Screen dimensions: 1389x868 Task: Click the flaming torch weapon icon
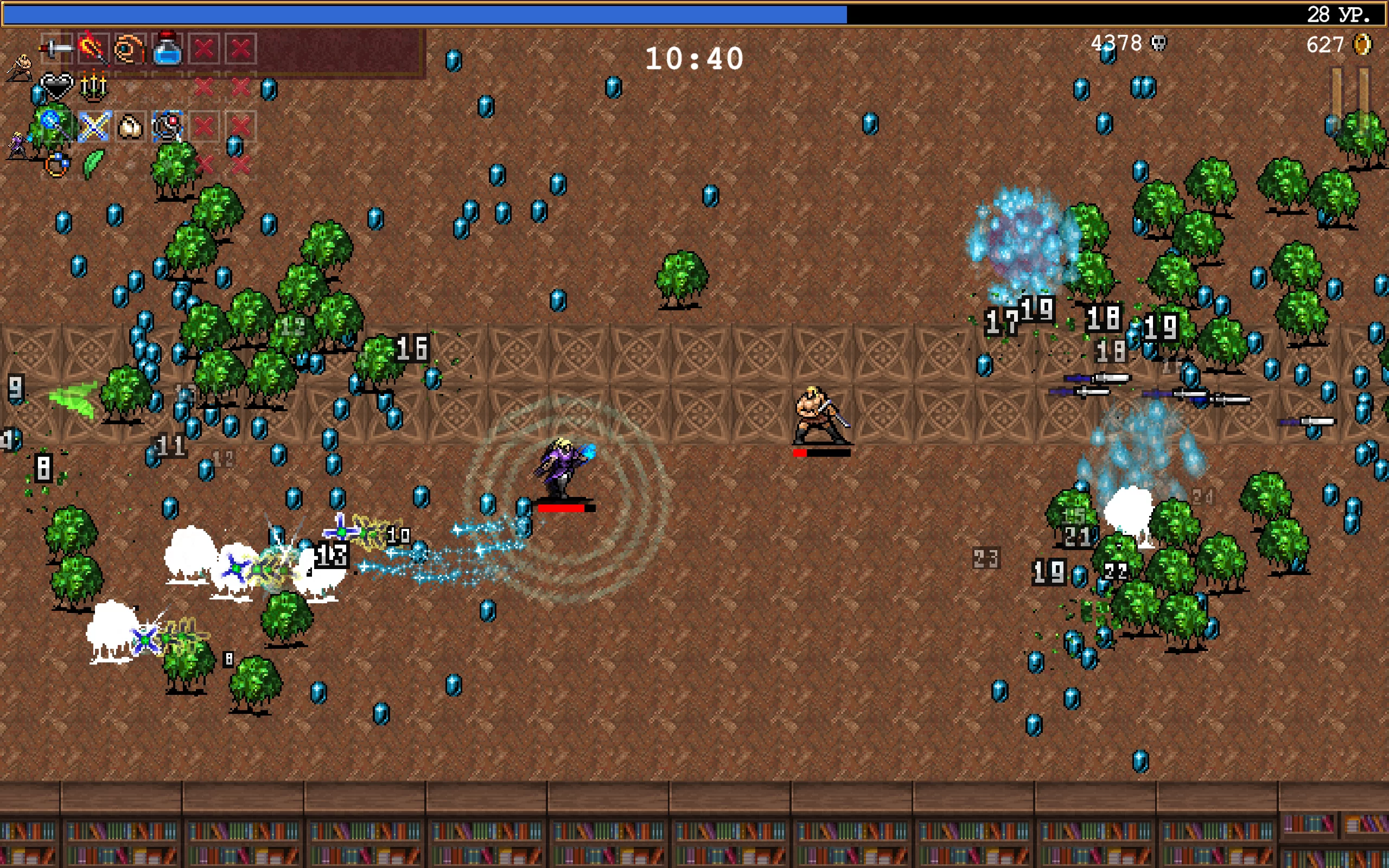coord(93,48)
